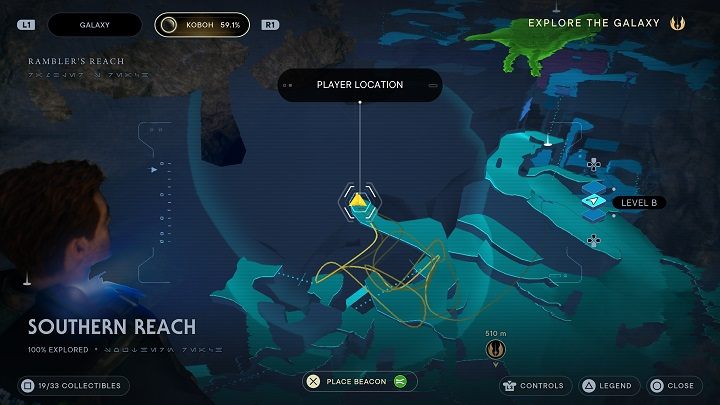The image size is (720, 405).
Task: Place a beacon on the map
Action: coord(360,381)
